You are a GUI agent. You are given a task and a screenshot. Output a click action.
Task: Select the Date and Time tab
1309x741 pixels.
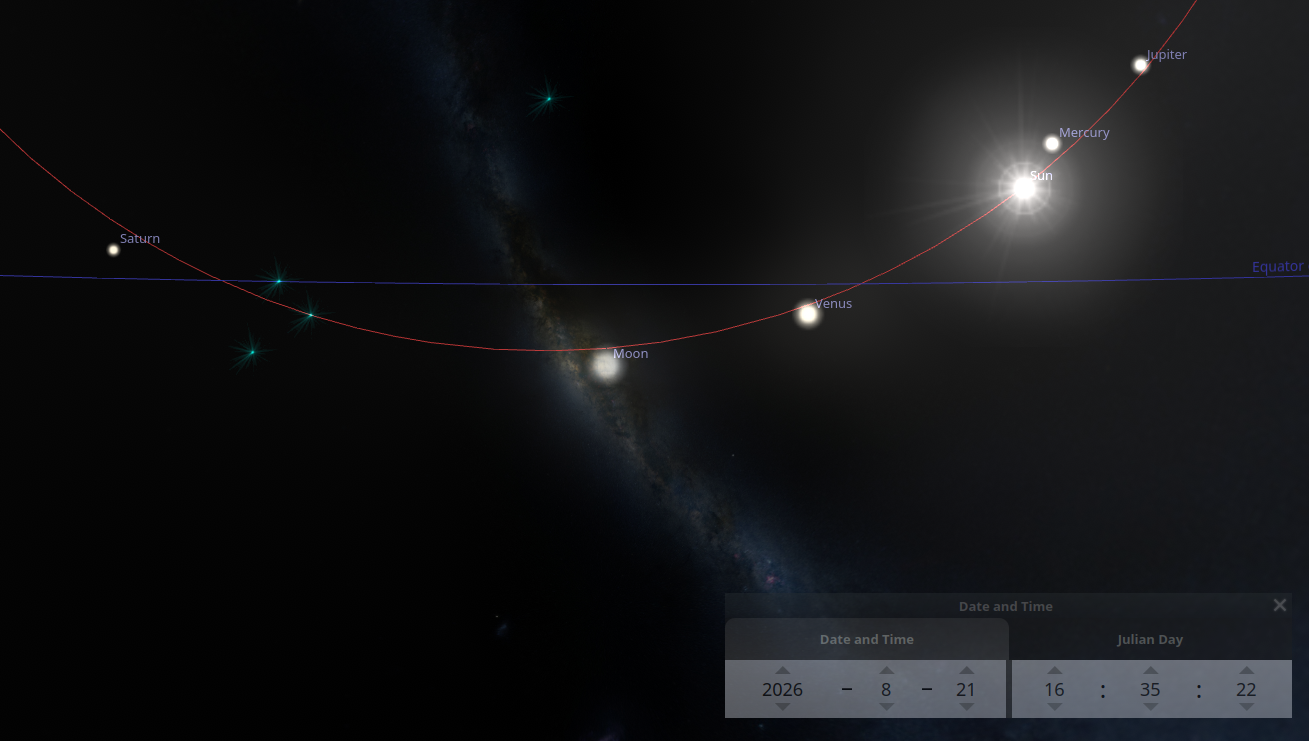pyautogui.click(x=866, y=639)
